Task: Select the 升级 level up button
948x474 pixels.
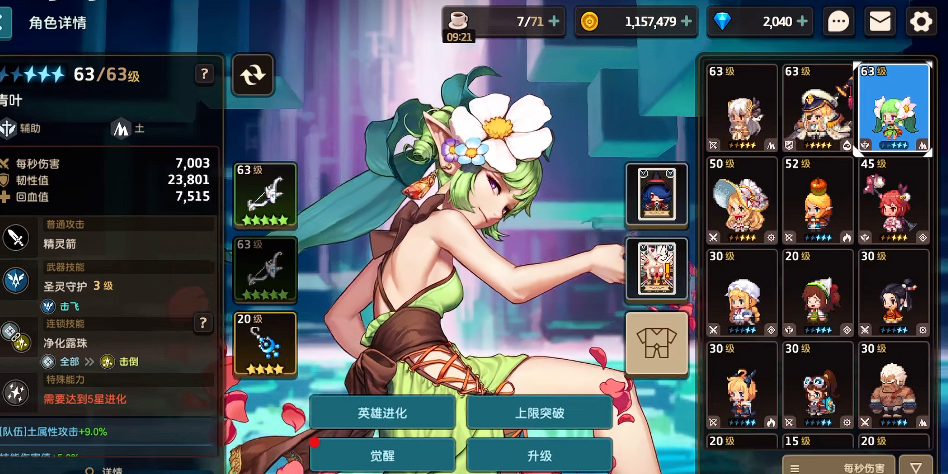Action: 539,455
